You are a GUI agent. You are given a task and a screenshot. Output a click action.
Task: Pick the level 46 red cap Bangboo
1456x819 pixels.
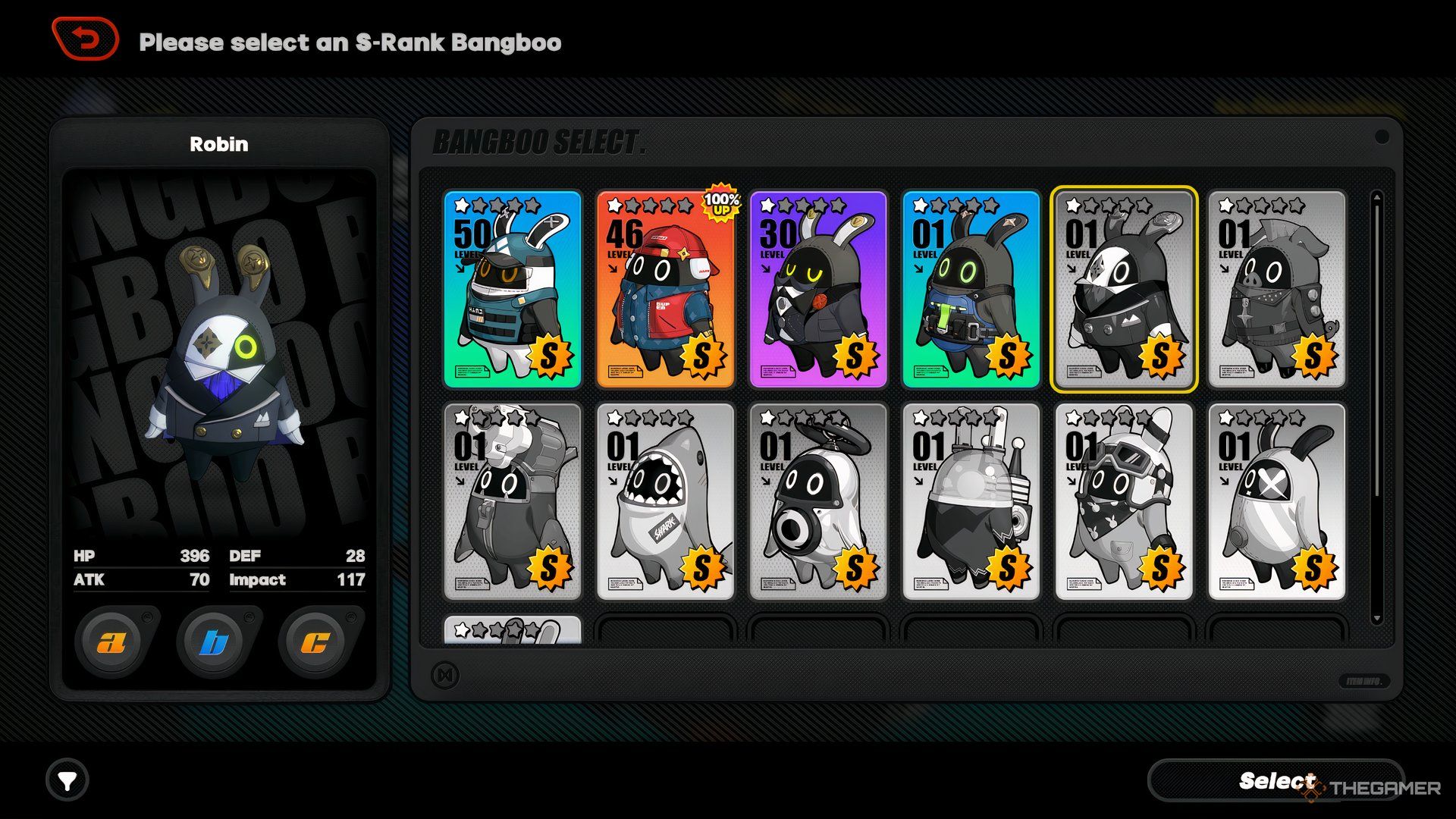[665, 289]
